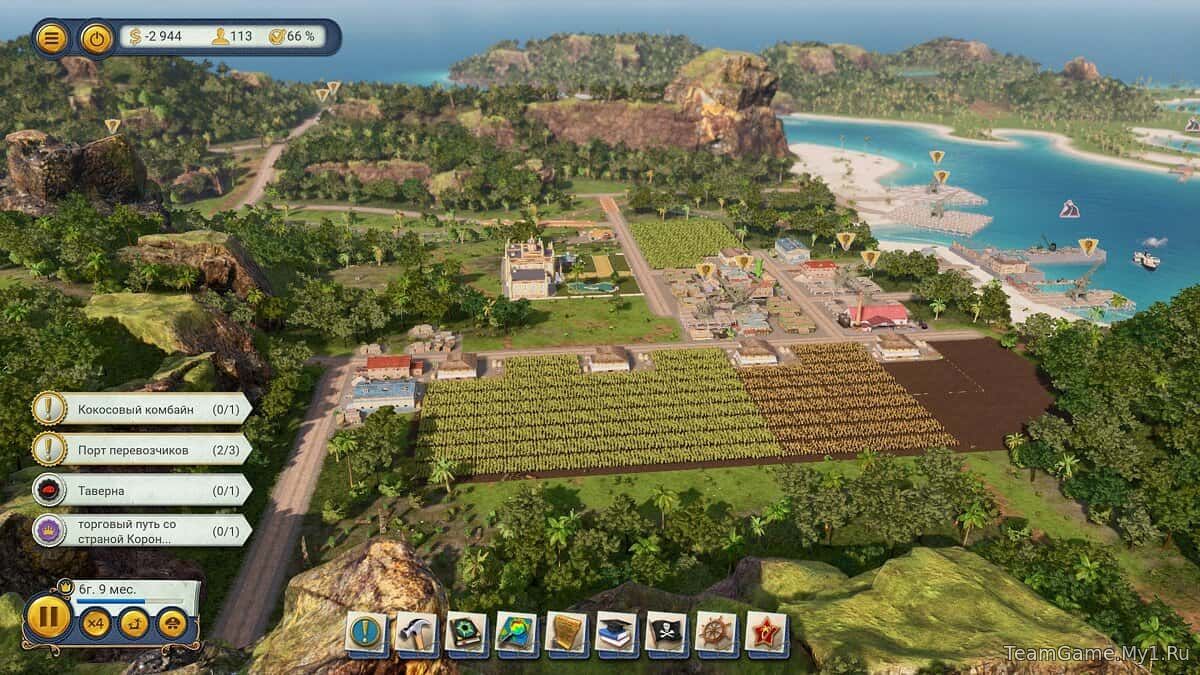Open the yellow scroll document
Viewport: 1200px width, 675px height.
pos(567,633)
